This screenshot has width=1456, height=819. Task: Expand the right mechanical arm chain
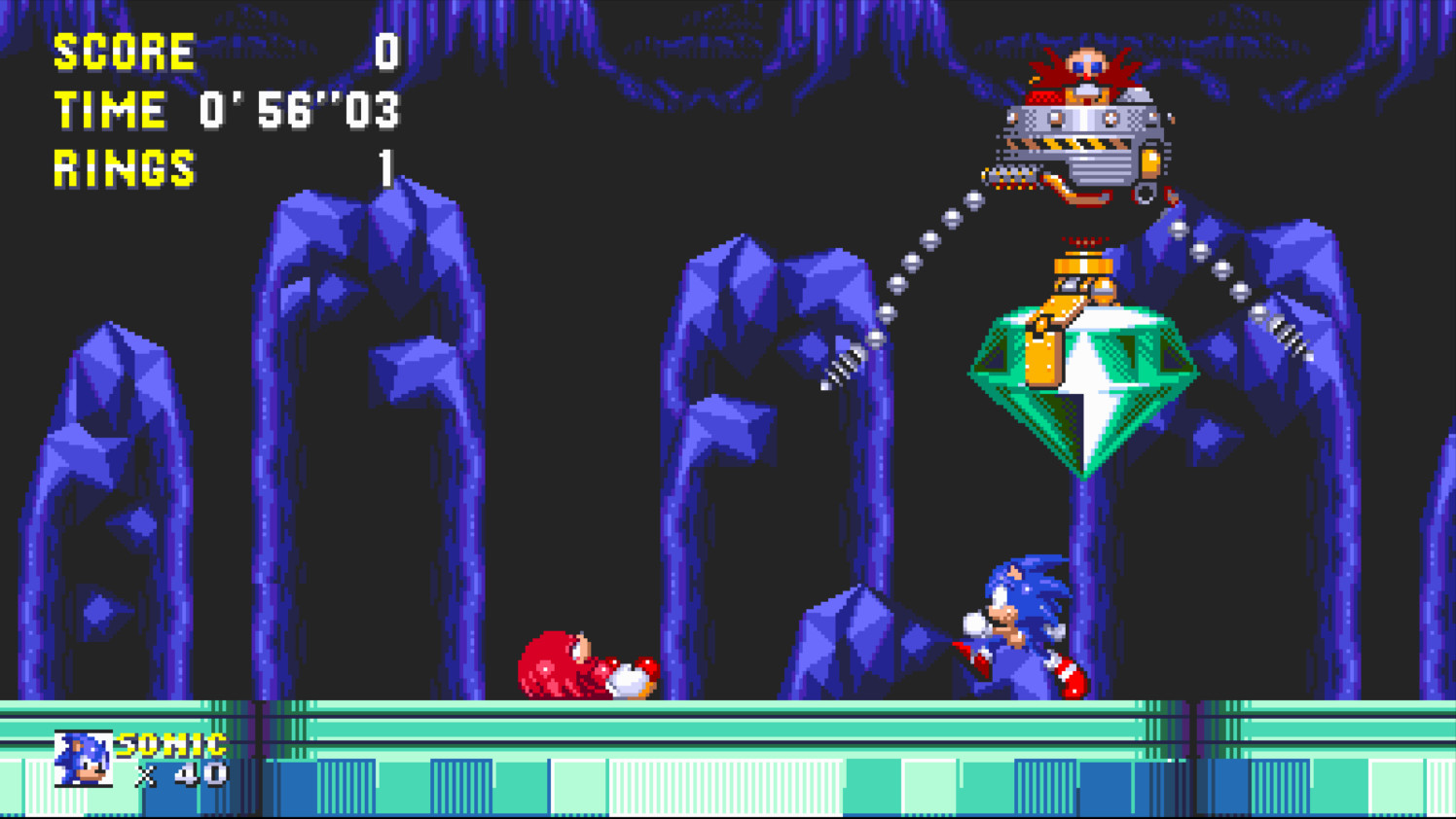pos(1226,272)
